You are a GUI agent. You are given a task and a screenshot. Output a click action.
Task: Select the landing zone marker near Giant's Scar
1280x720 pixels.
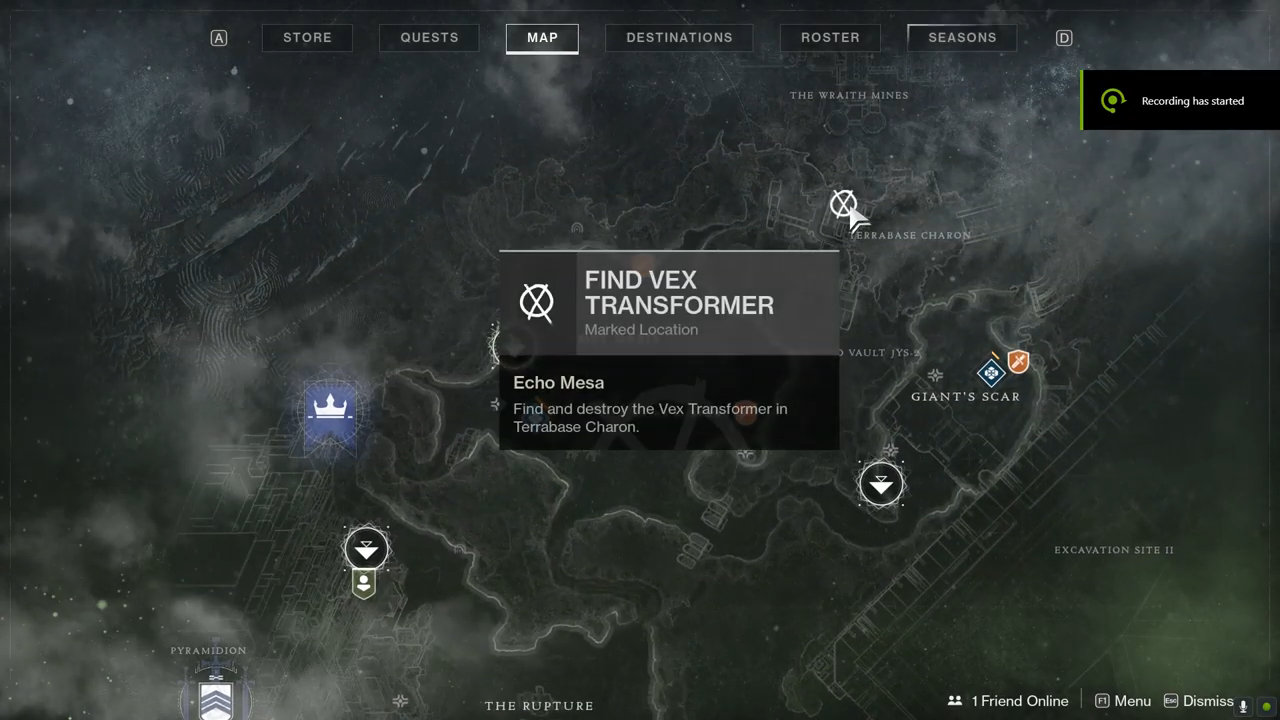pos(881,484)
